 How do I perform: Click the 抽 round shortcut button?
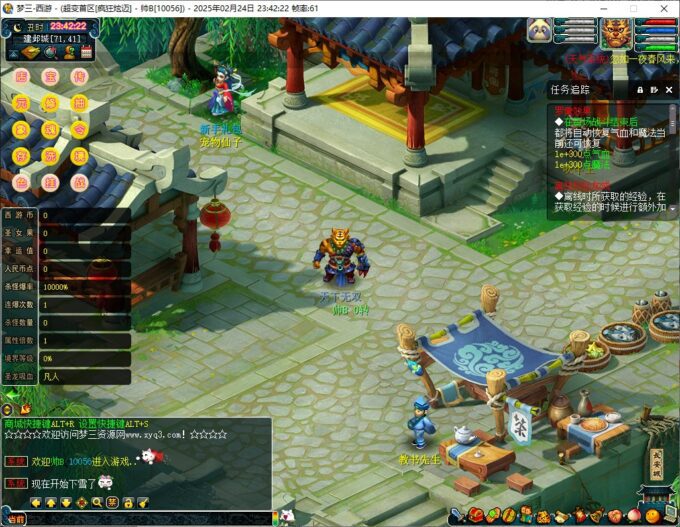tap(79, 103)
